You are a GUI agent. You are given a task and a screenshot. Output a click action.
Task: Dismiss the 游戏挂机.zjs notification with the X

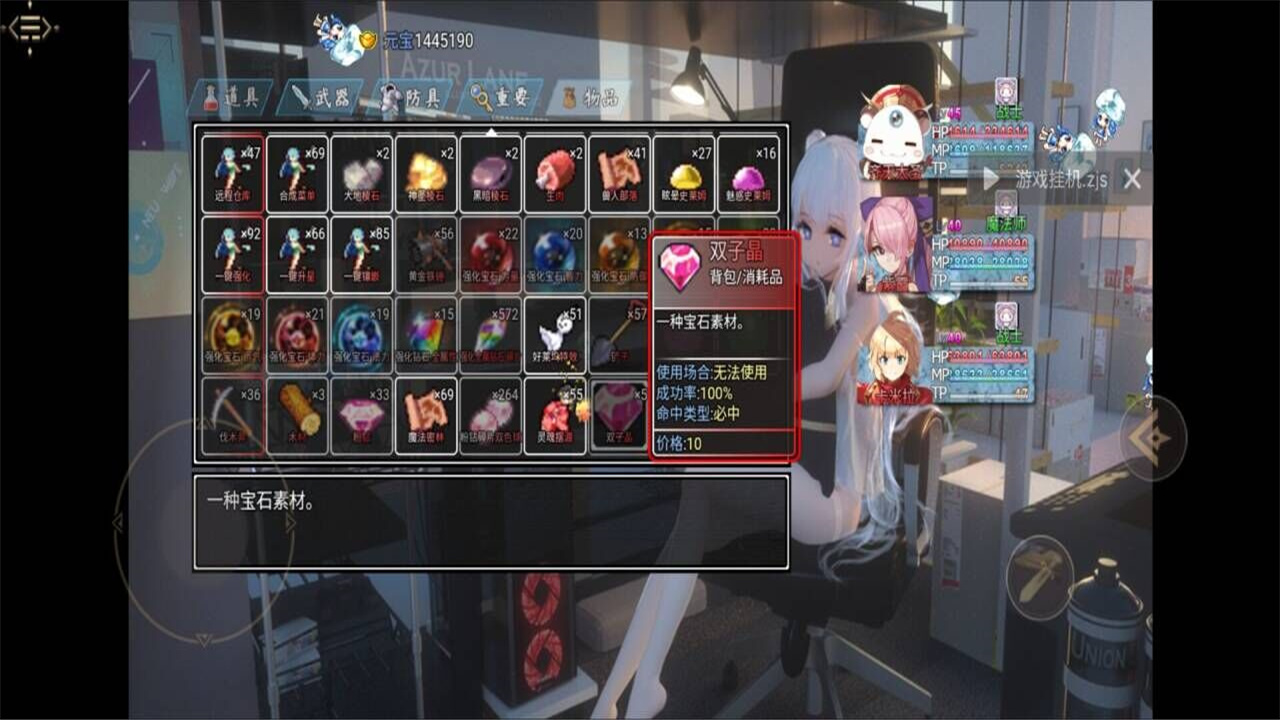(x=1132, y=180)
